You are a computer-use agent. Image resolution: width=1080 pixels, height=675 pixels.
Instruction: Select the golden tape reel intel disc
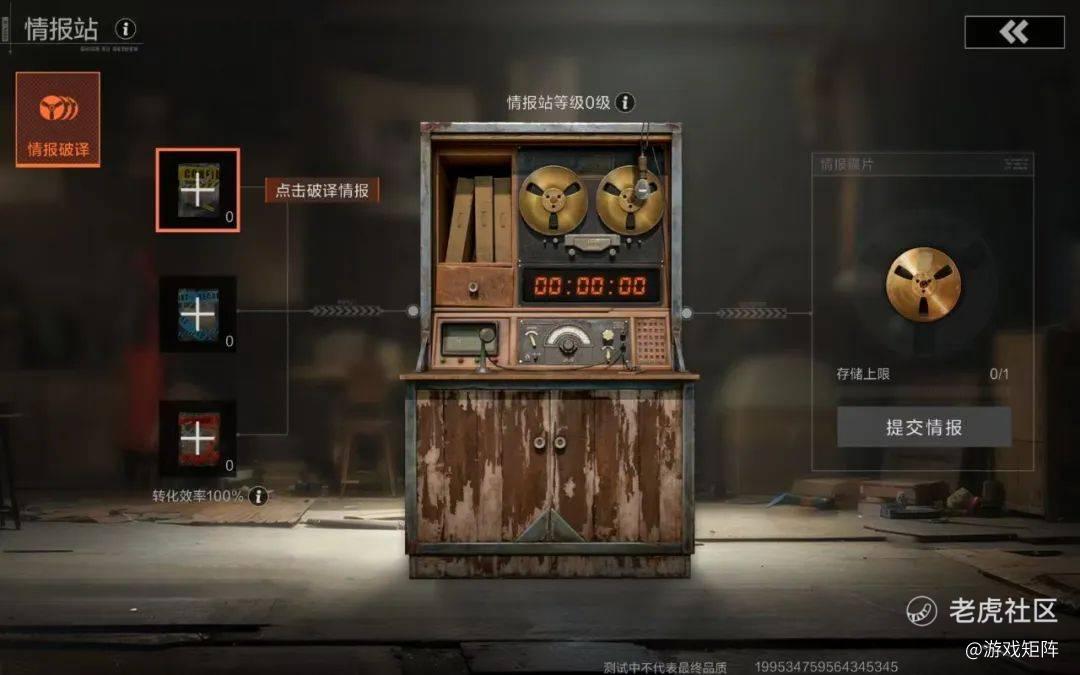point(922,285)
